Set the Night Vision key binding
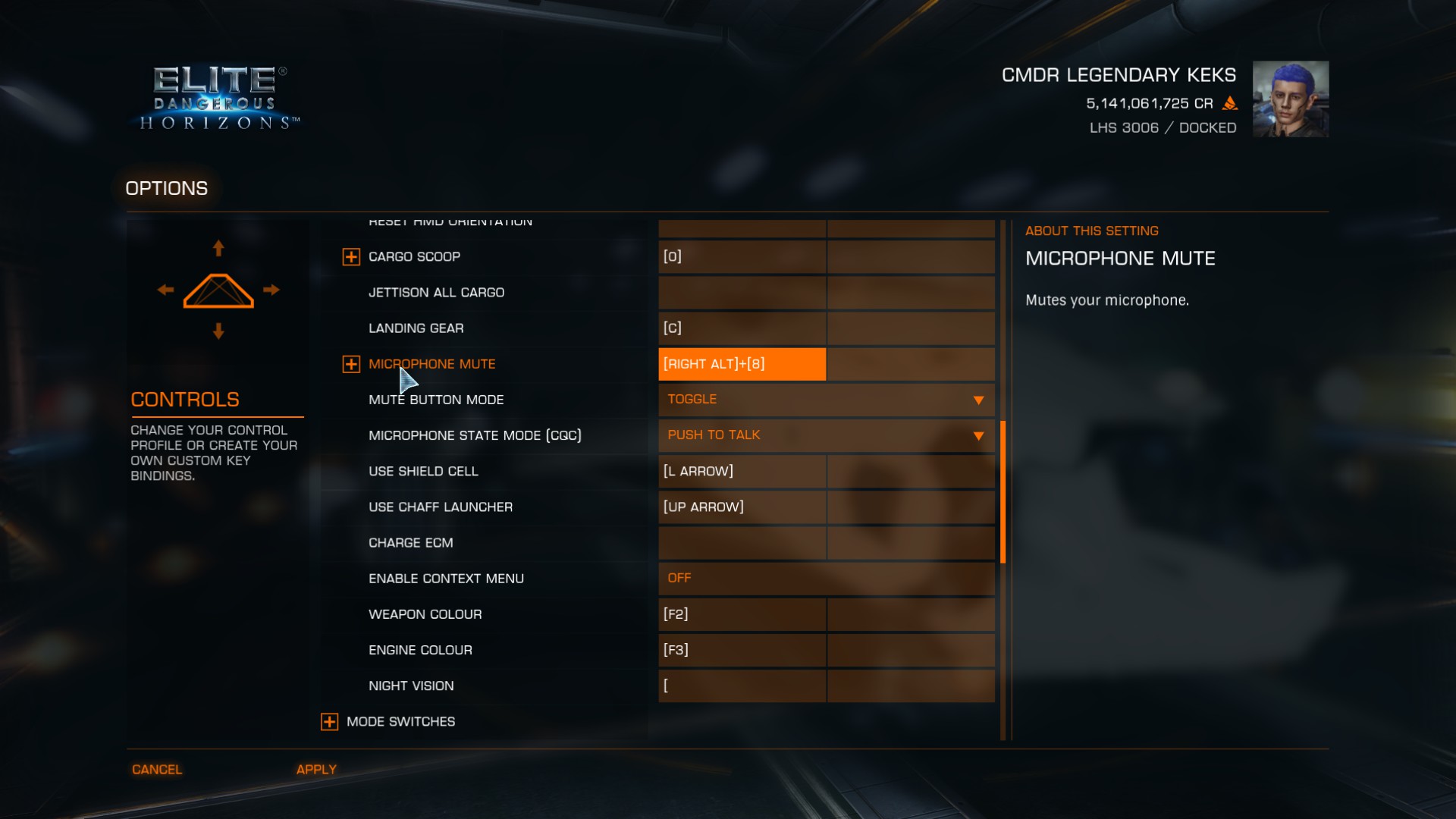Viewport: 1456px width, 819px height. pos(742,686)
